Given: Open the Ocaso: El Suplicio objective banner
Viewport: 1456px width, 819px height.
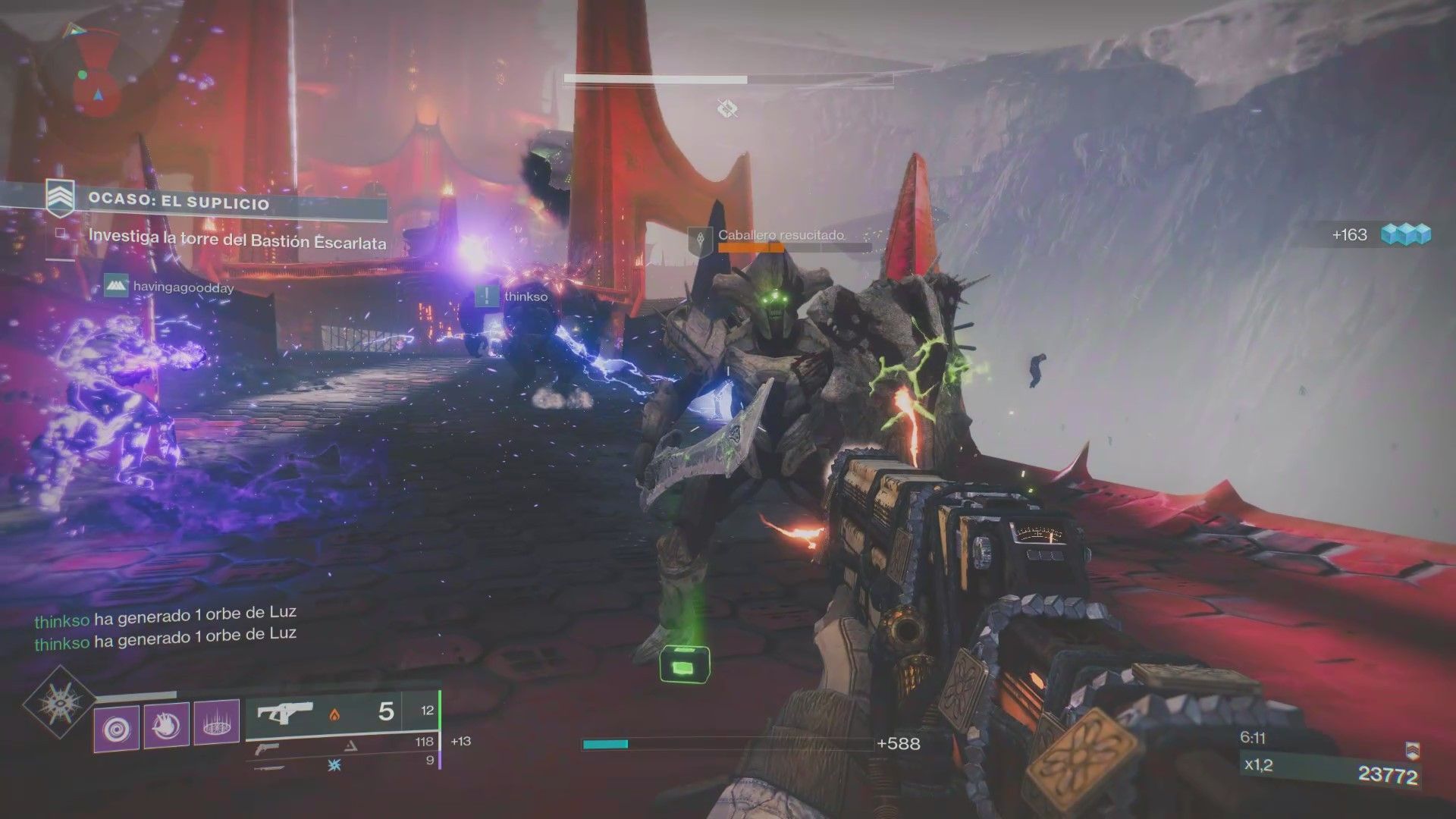Looking at the screenshot, I should [x=178, y=203].
